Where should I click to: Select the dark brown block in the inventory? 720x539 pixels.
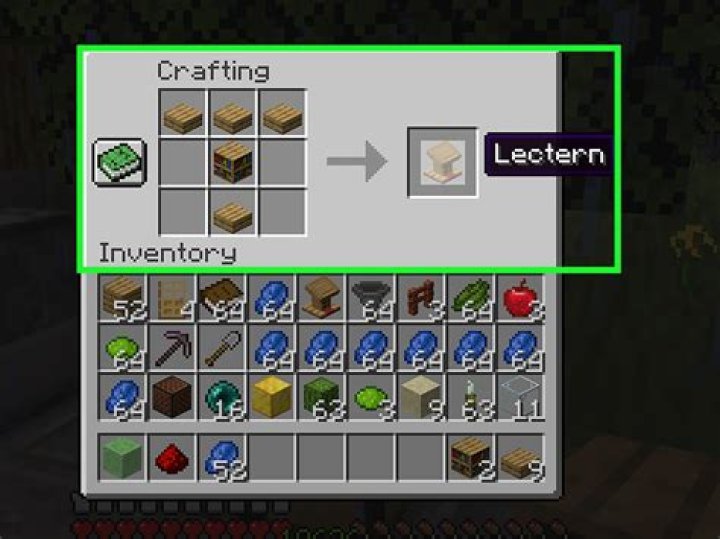point(172,397)
